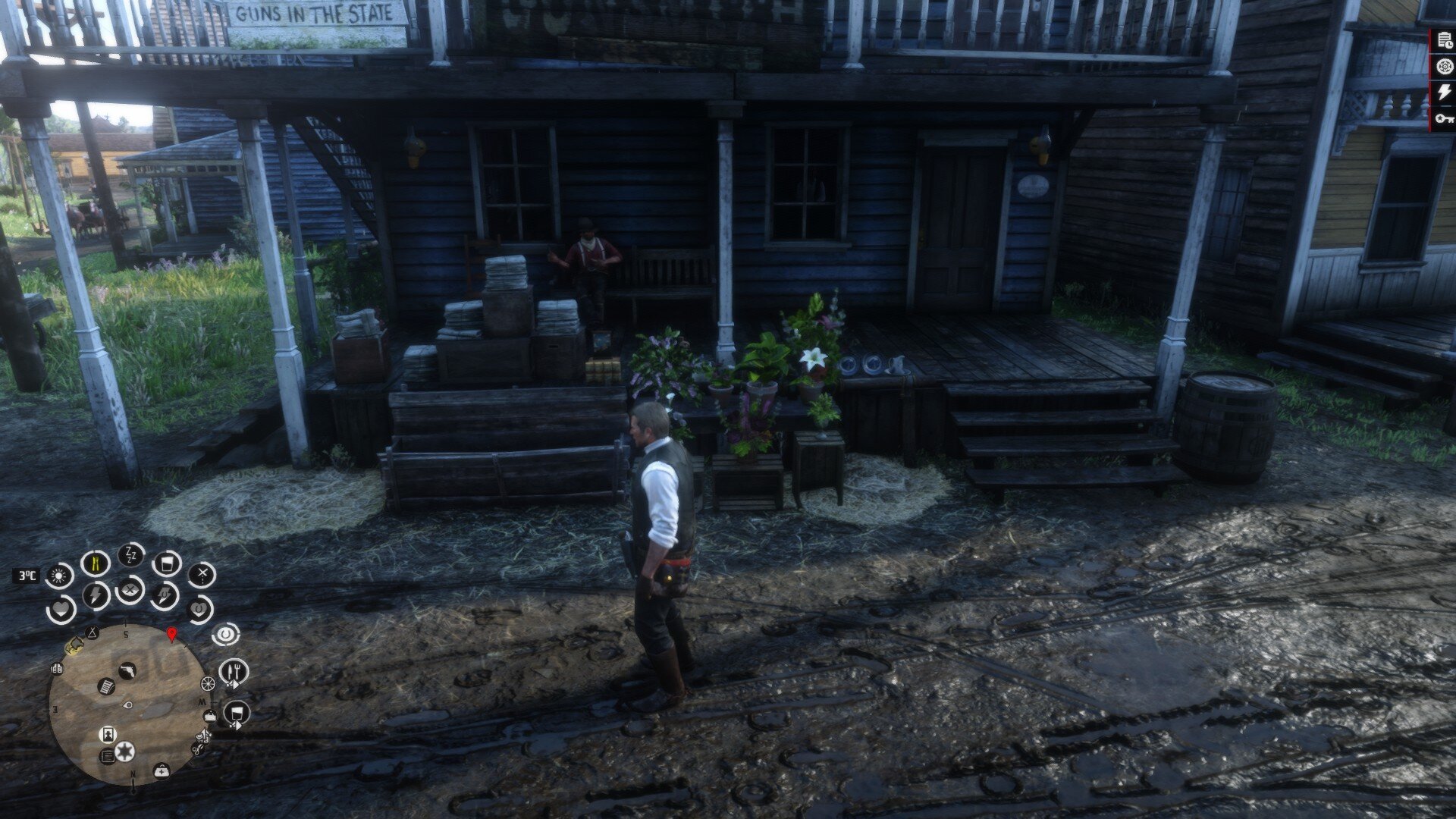Select the horse health heart-horseshoe core
1456x819 pixels.
point(199,608)
